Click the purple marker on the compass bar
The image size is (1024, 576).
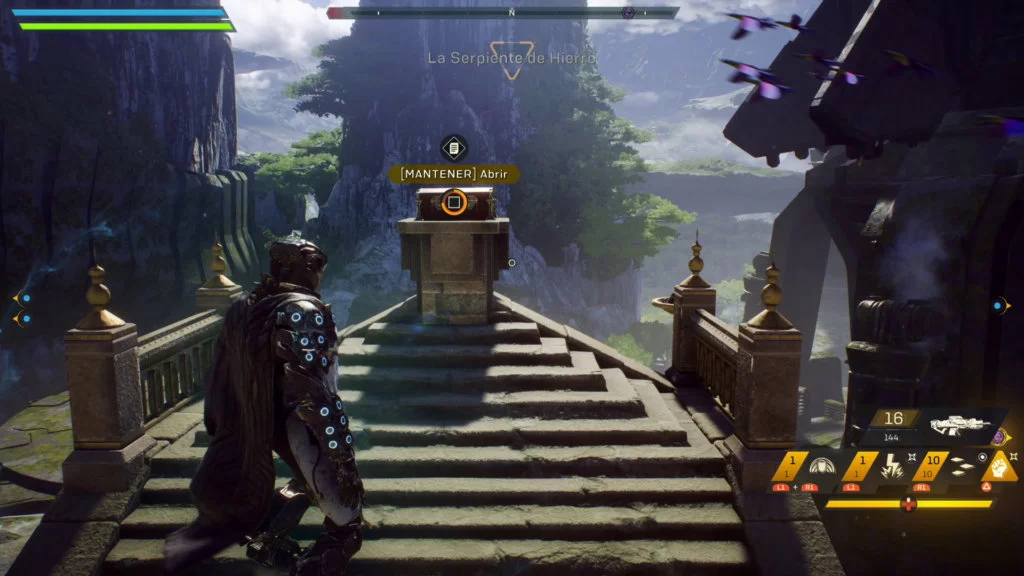pos(628,13)
